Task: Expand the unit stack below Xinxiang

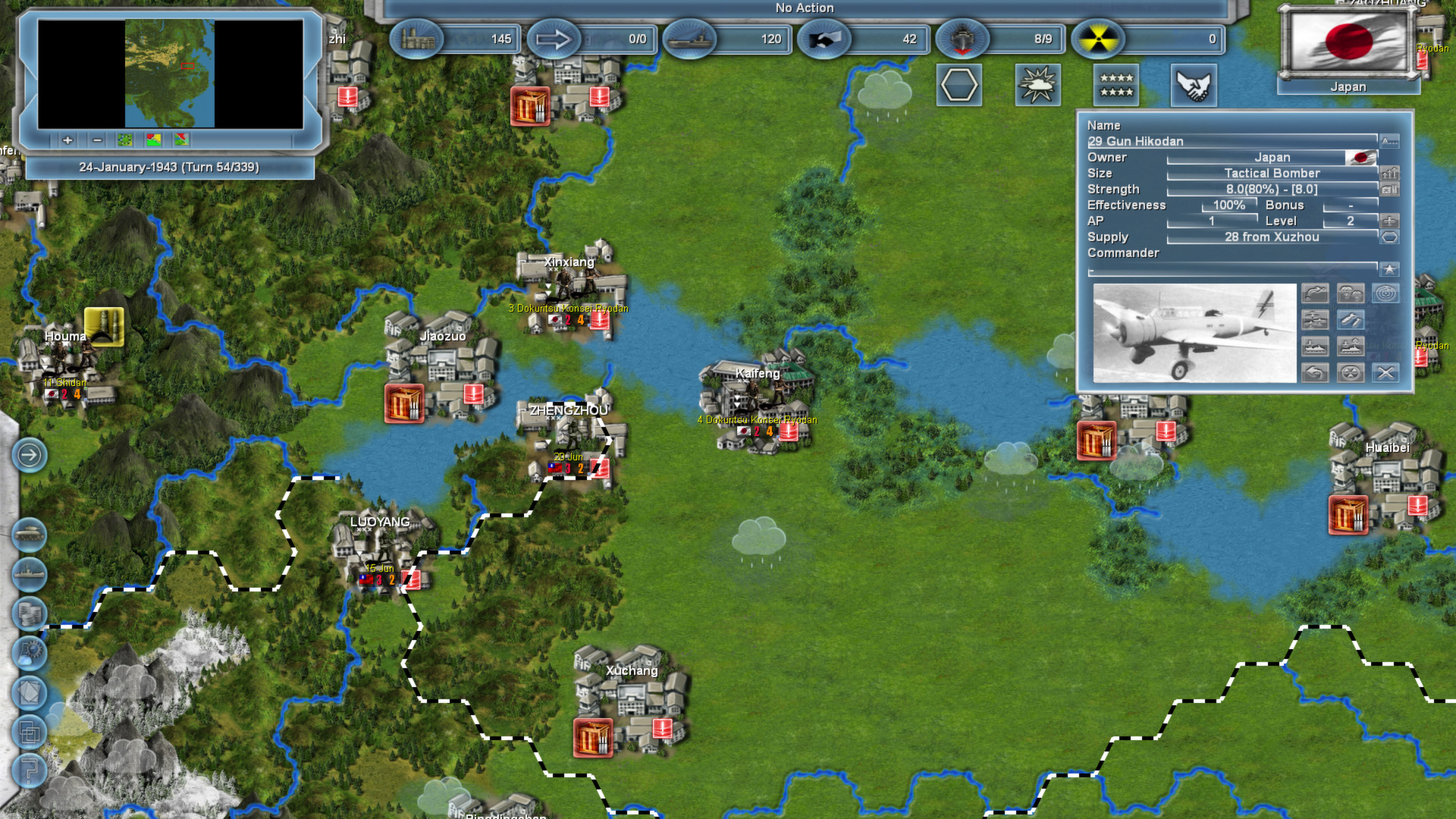Action: [x=547, y=289]
